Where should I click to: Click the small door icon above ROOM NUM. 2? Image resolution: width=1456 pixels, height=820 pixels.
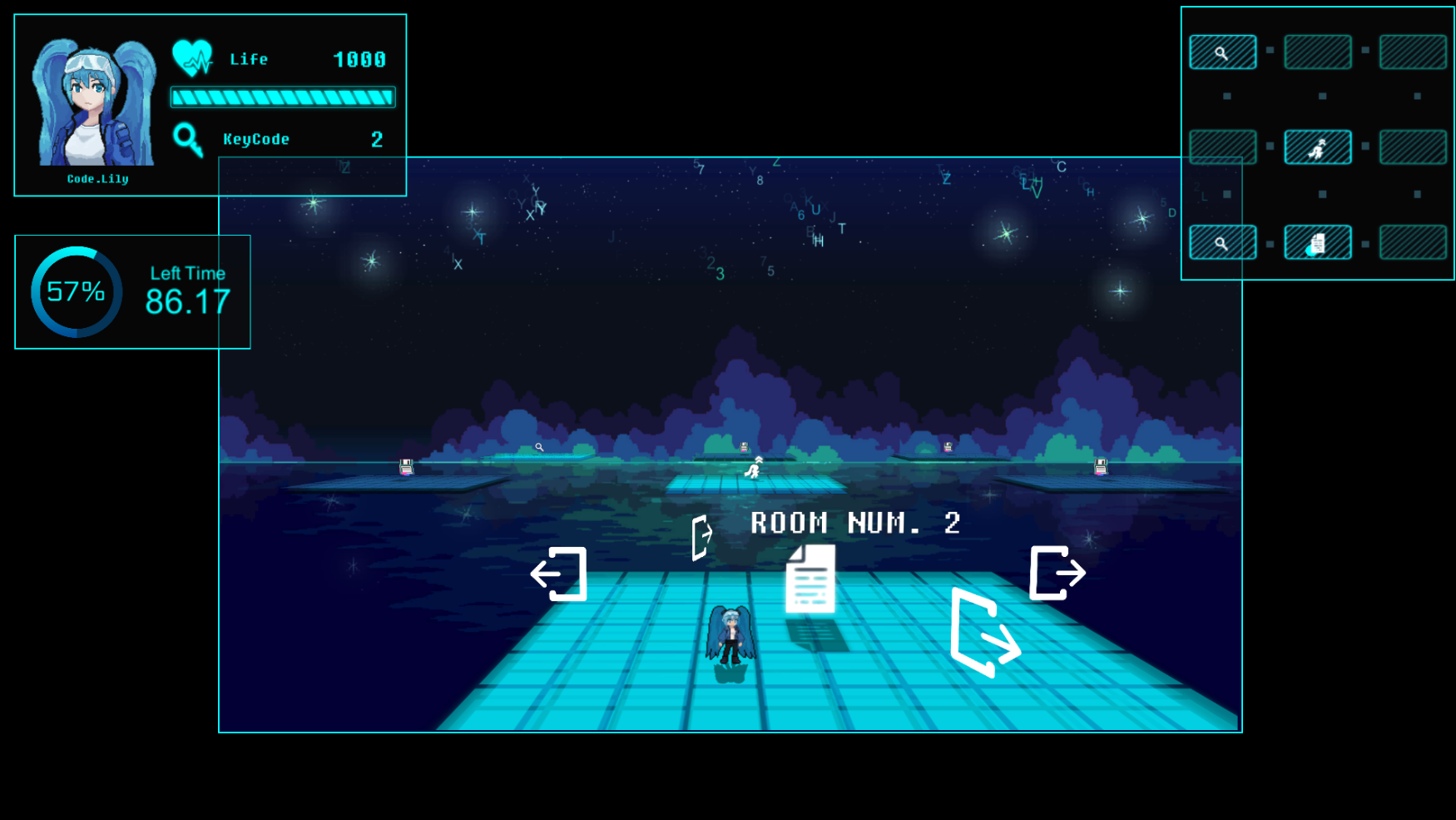click(701, 534)
